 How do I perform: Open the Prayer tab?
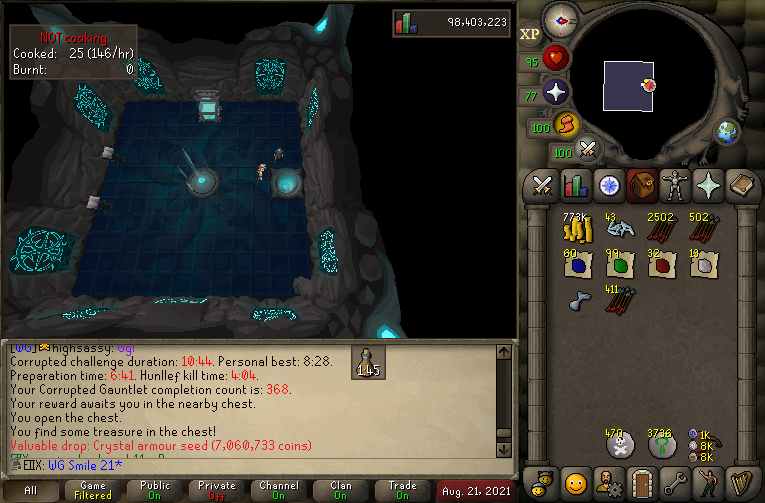pyautogui.click(x=706, y=185)
